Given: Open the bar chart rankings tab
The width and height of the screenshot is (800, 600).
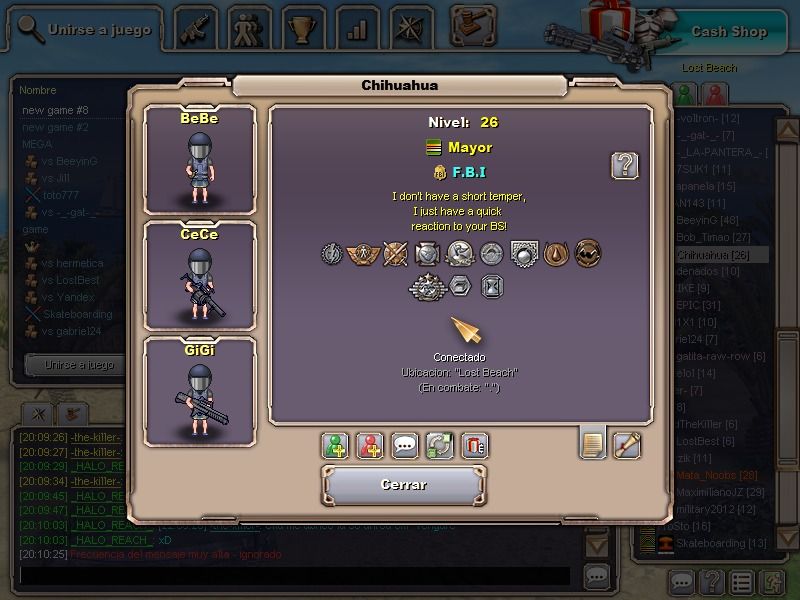Looking at the screenshot, I should (353, 28).
